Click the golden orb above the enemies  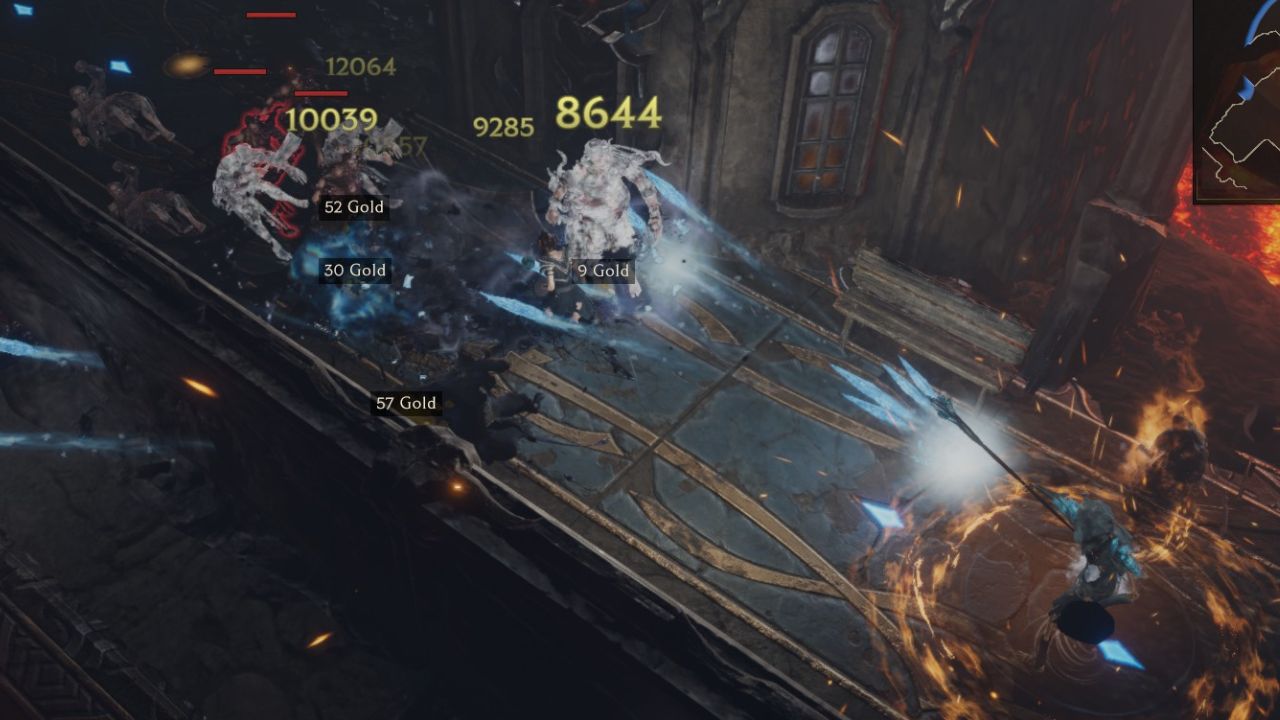pos(184,67)
